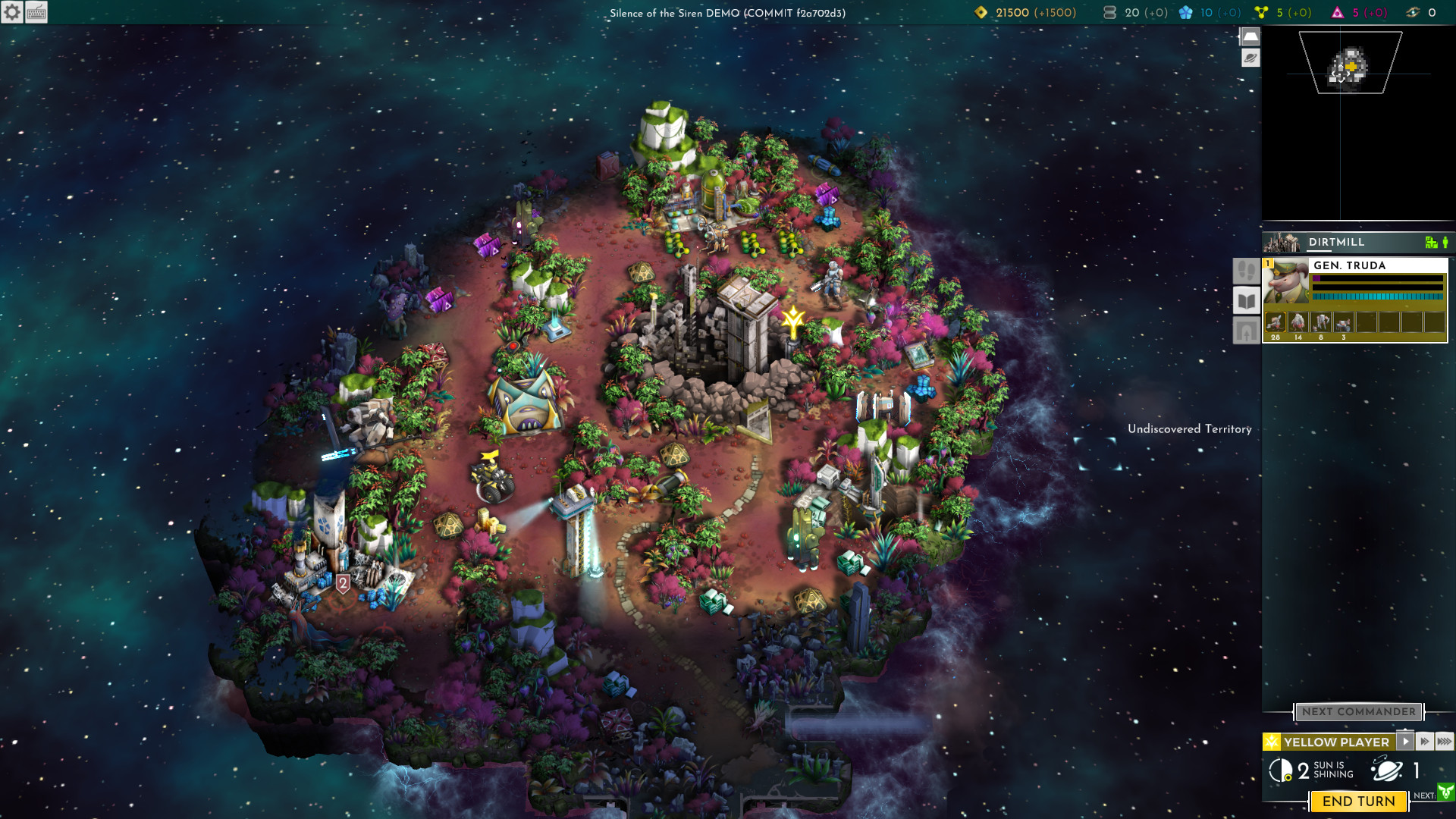Switch the minimap to planet view

pos(1250,58)
